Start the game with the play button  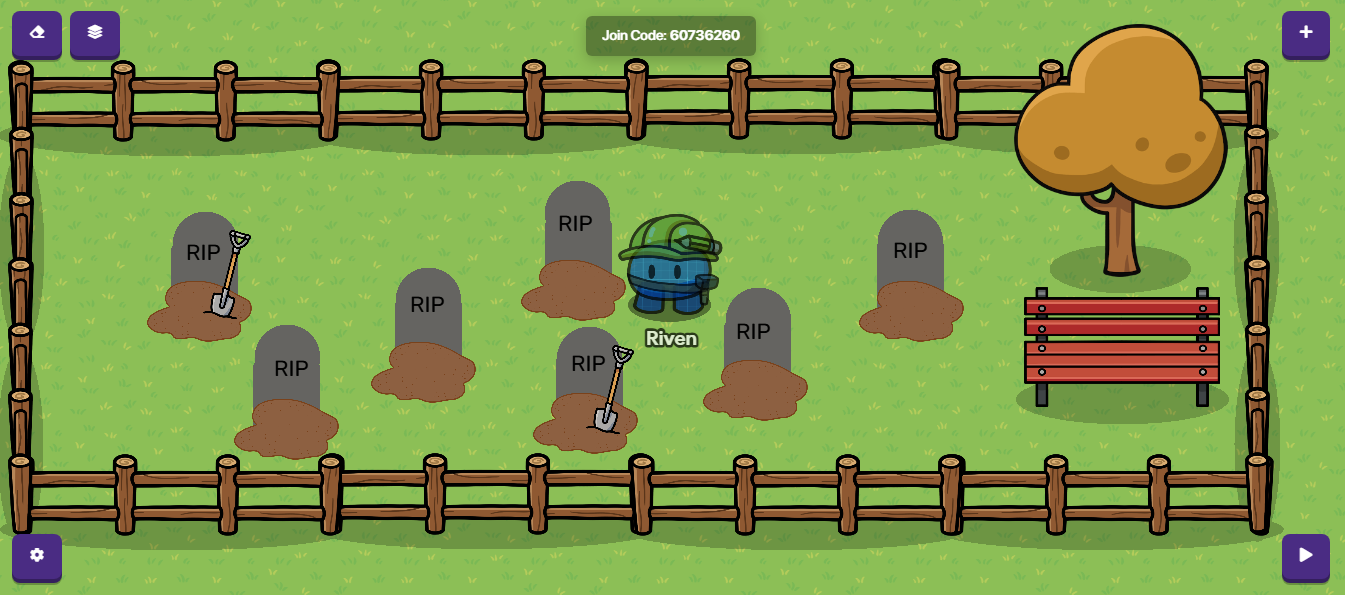point(1305,556)
